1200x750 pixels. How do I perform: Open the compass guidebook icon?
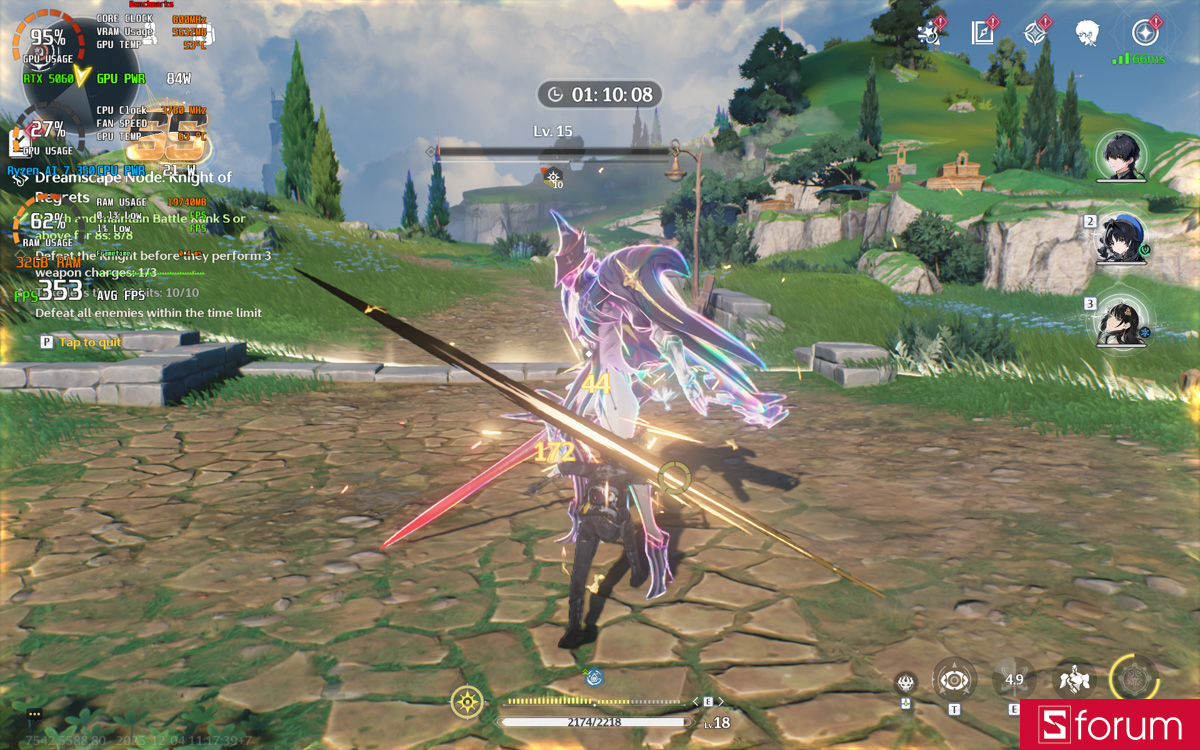(983, 32)
